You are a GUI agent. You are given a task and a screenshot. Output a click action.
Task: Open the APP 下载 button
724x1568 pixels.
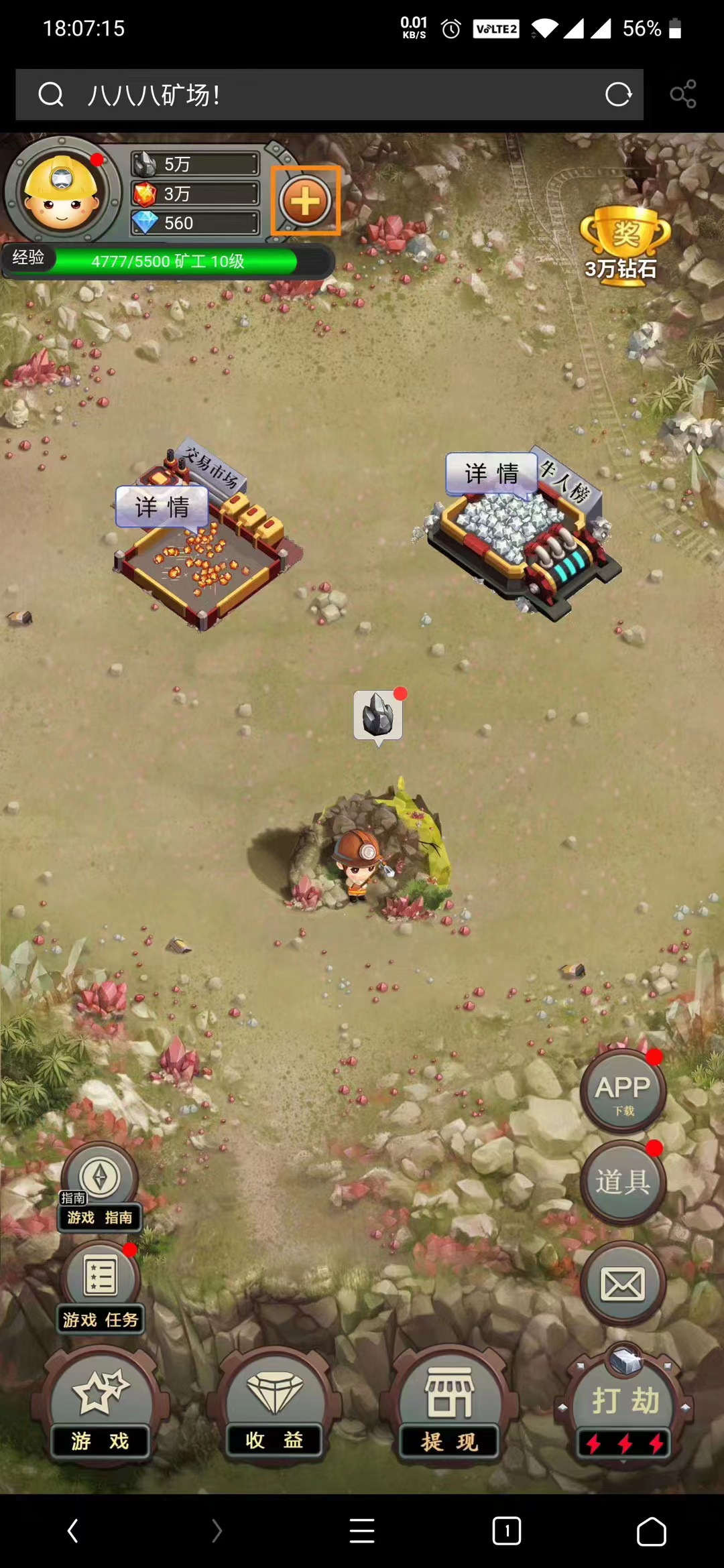coord(623,1090)
